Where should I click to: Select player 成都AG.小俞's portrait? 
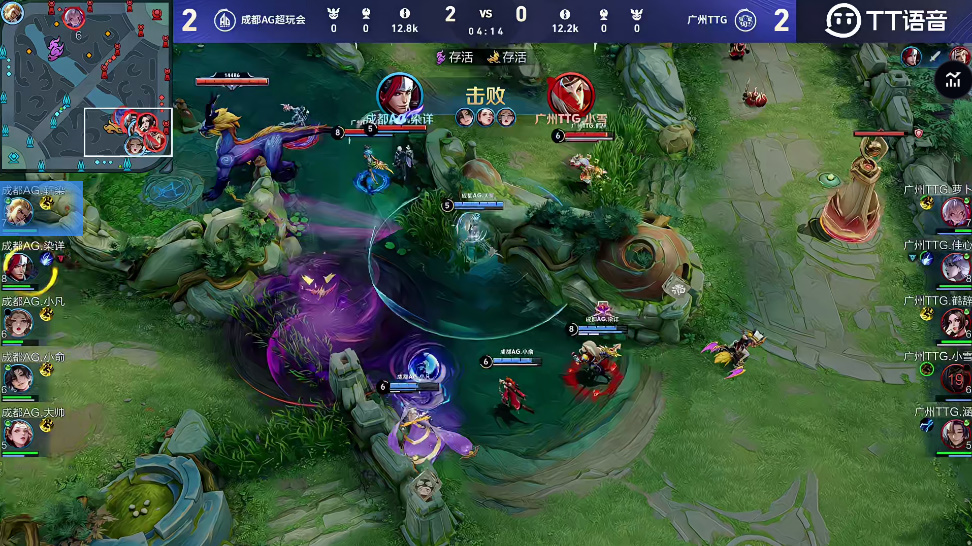pyautogui.click(x=19, y=378)
